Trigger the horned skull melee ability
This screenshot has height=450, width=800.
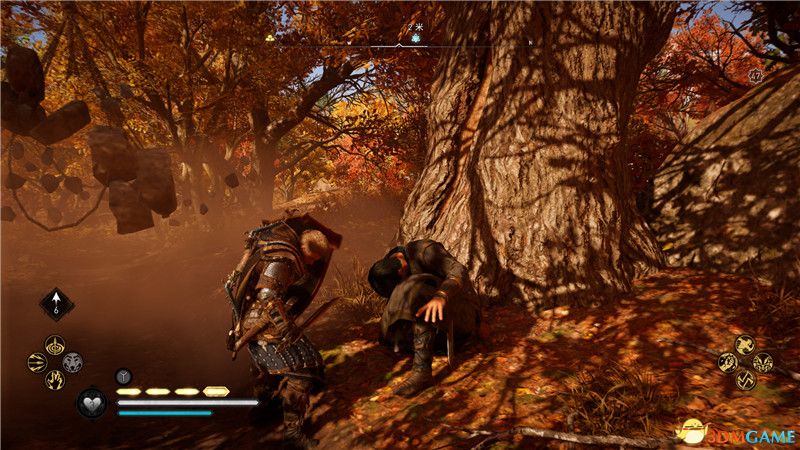762,362
